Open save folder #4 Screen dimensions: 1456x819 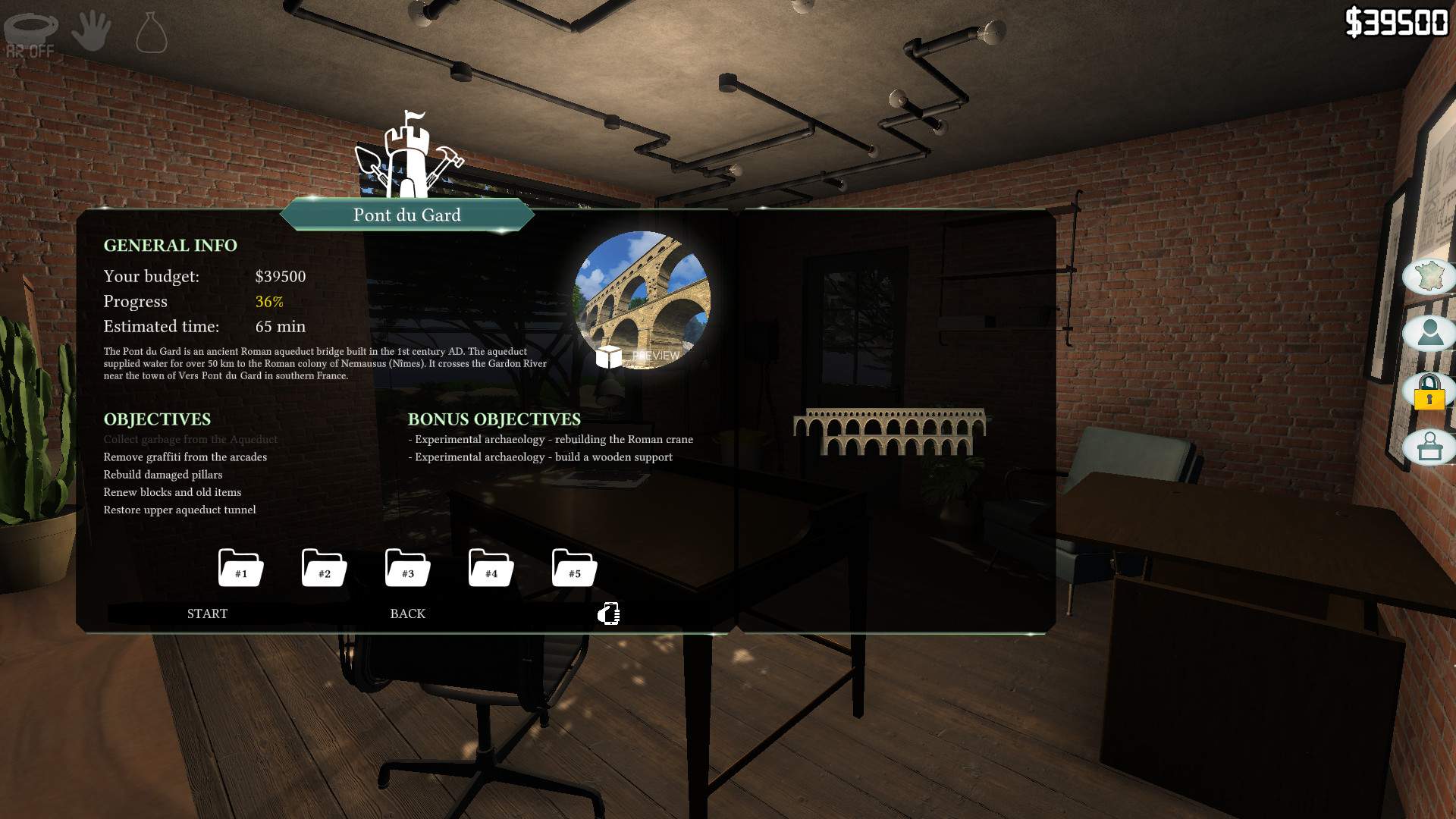pyautogui.click(x=491, y=568)
